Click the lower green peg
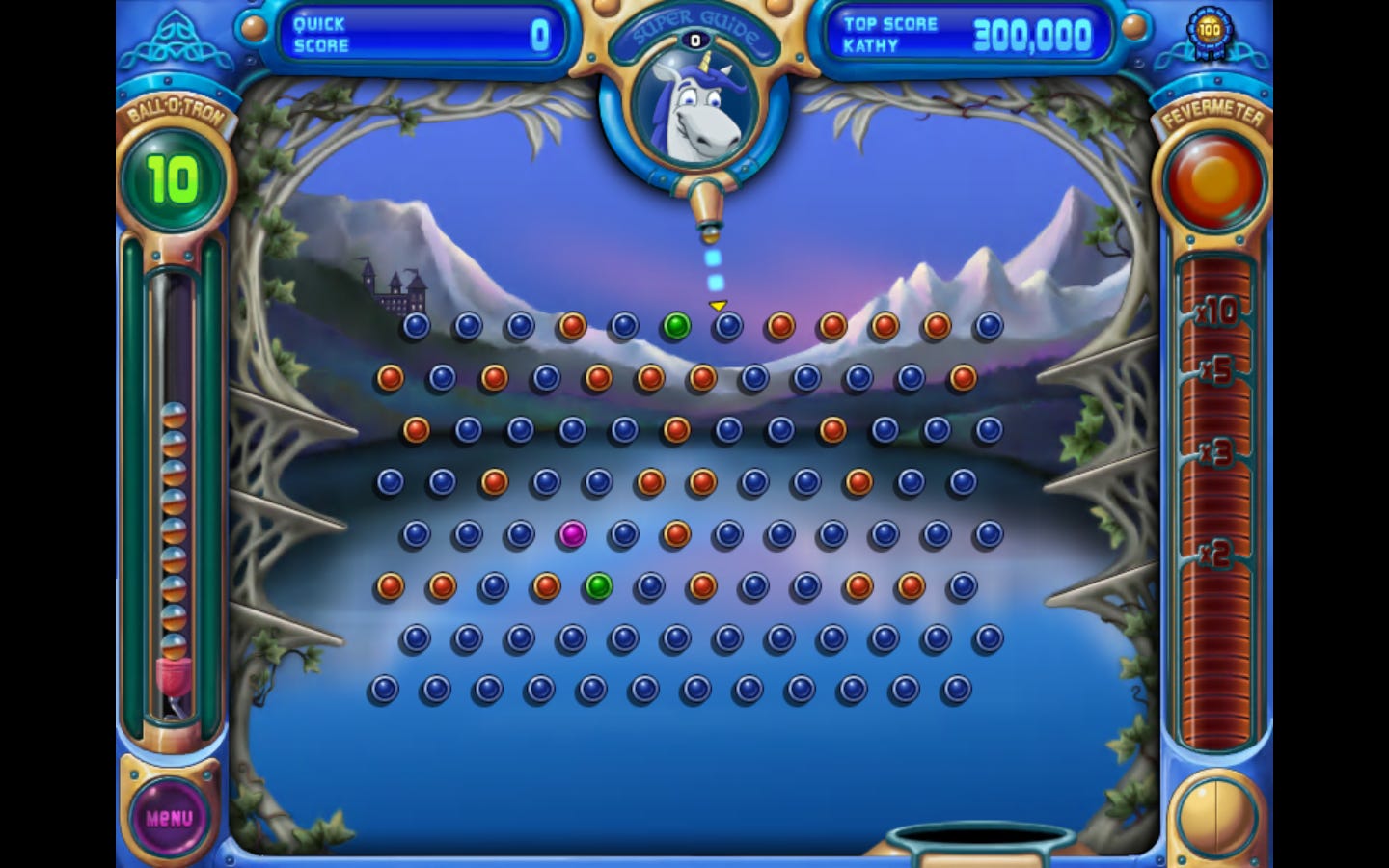 tap(599, 587)
